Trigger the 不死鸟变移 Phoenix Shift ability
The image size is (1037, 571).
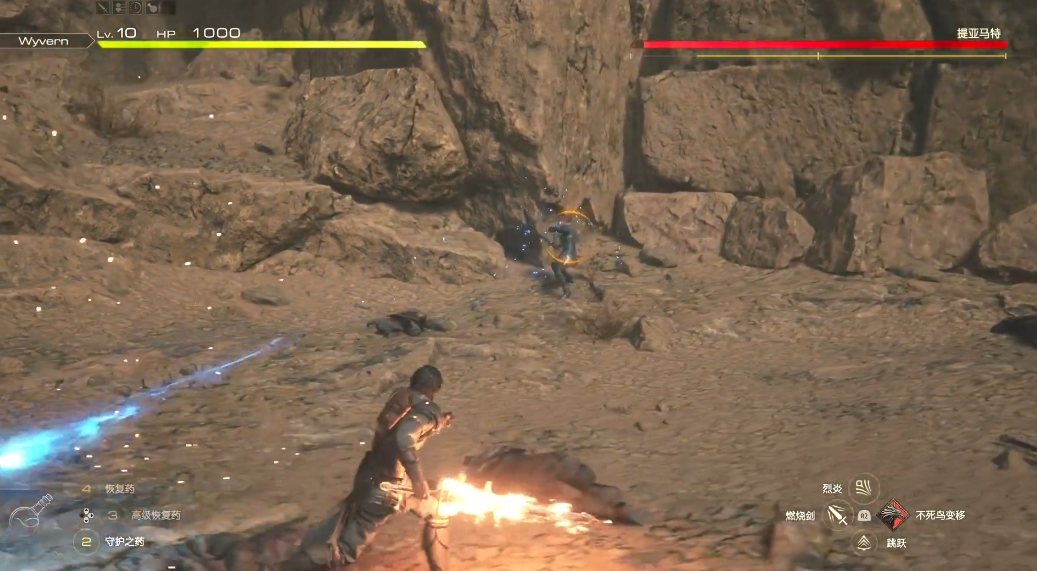tap(892, 516)
